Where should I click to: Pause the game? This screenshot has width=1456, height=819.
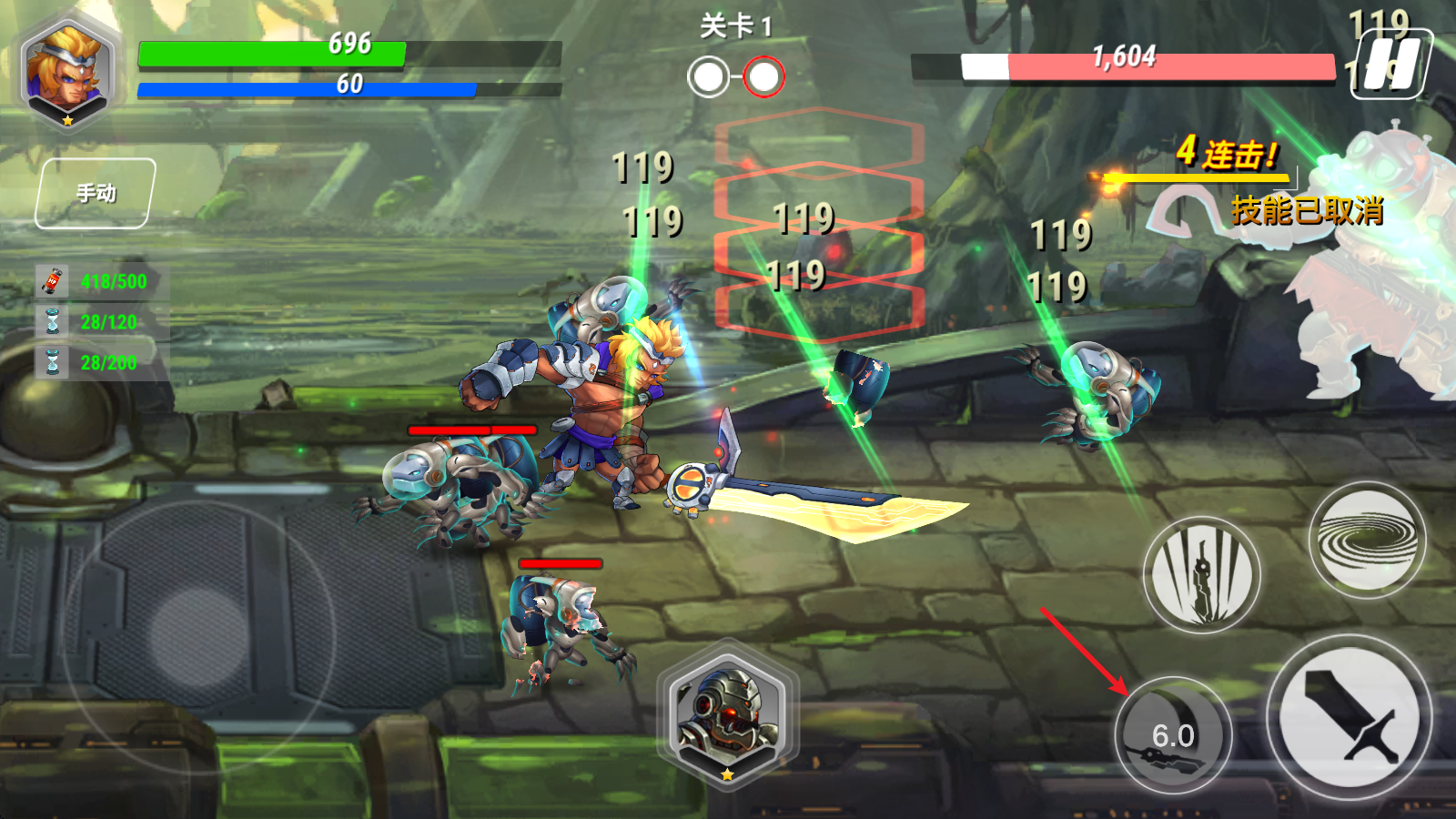tap(1389, 64)
